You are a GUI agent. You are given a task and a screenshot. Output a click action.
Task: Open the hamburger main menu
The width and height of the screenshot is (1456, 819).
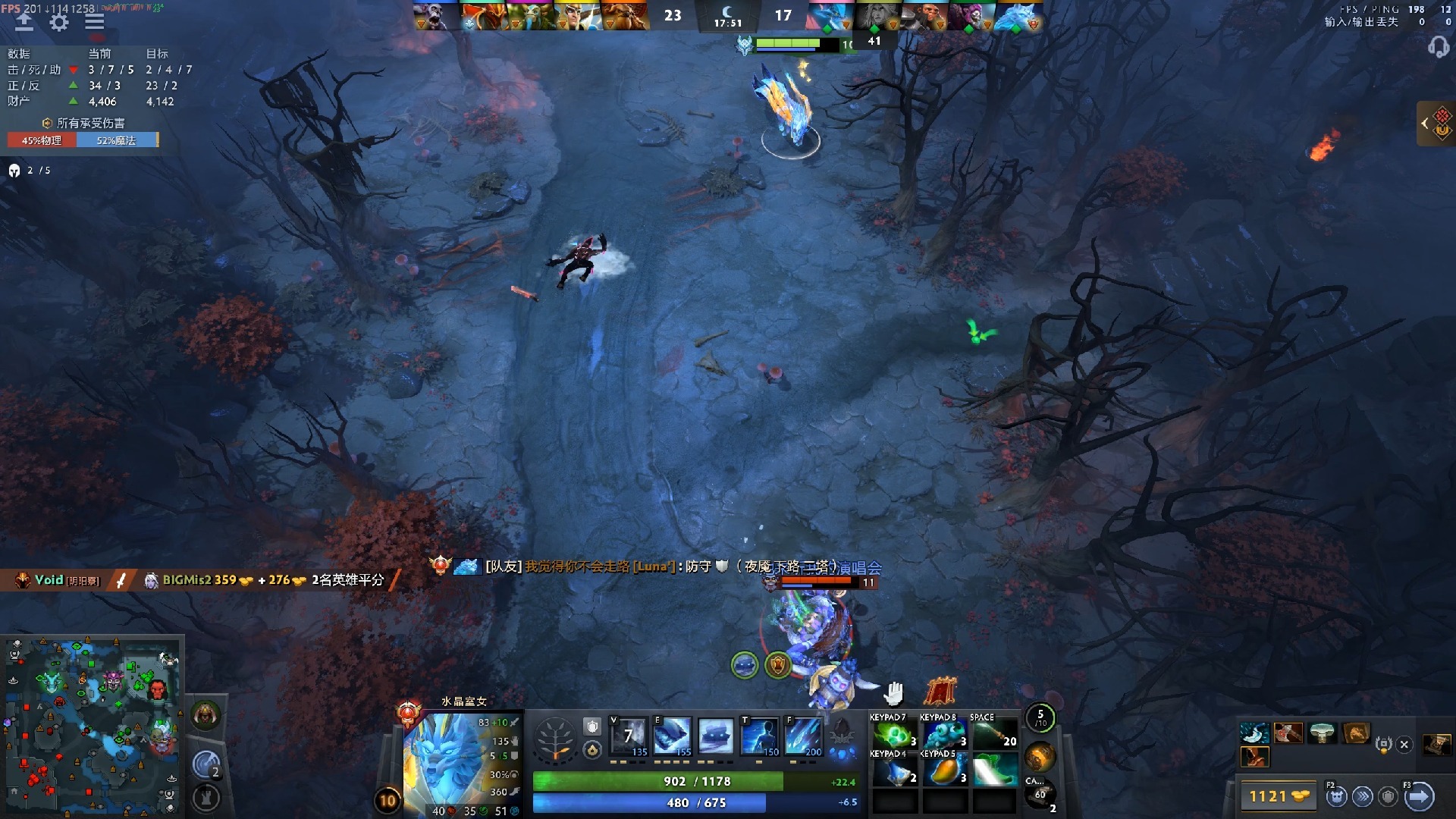pos(95,22)
